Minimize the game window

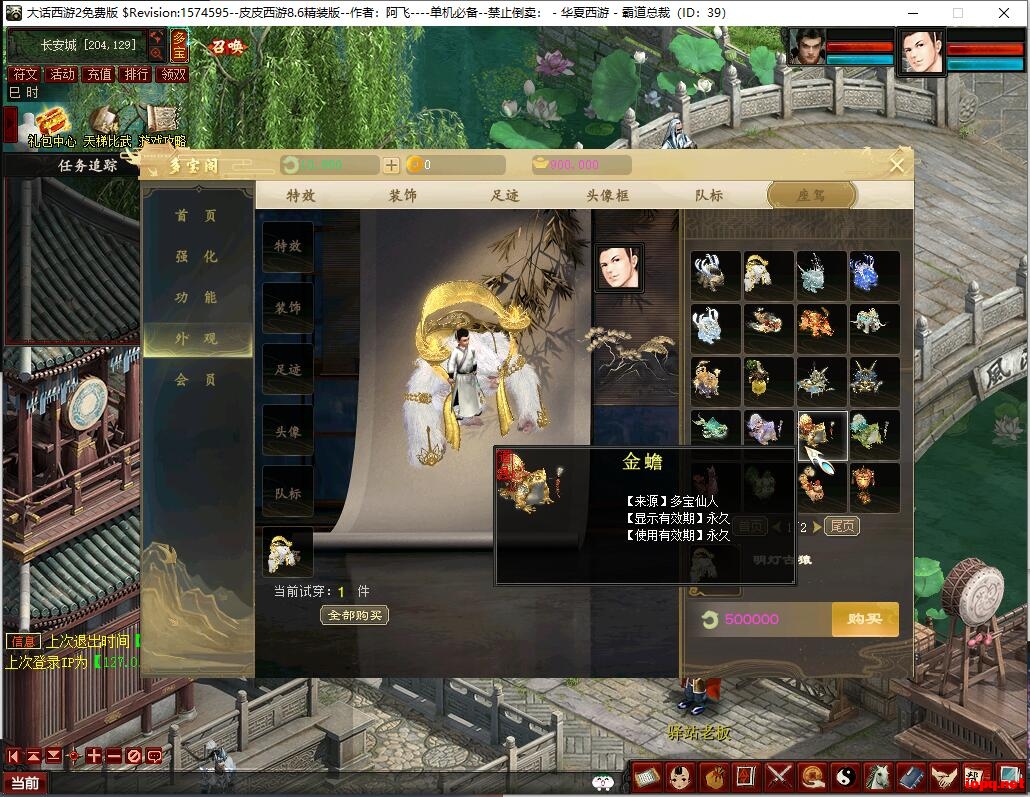911,13
